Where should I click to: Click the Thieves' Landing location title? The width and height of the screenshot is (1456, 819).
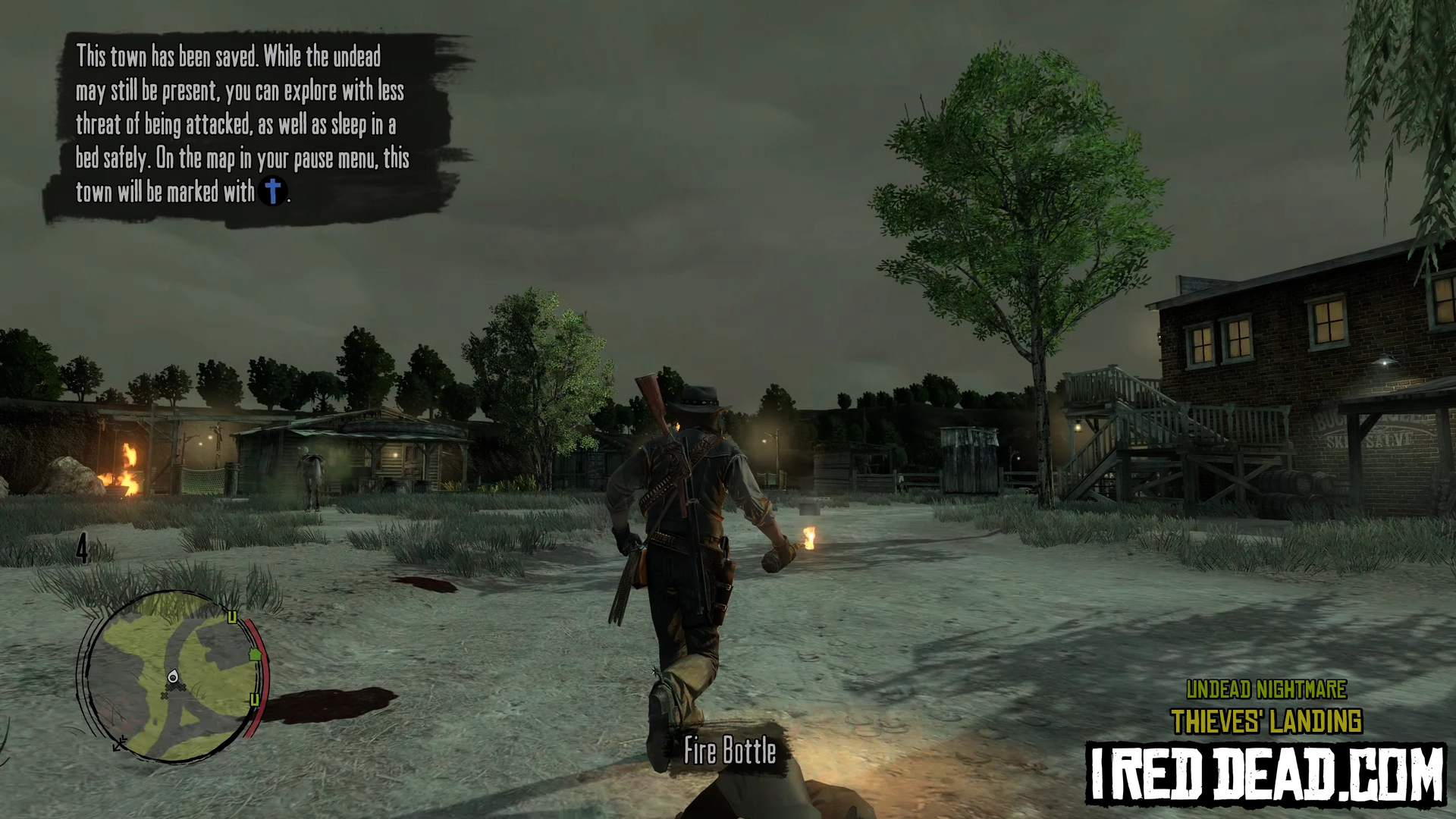[1266, 721]
